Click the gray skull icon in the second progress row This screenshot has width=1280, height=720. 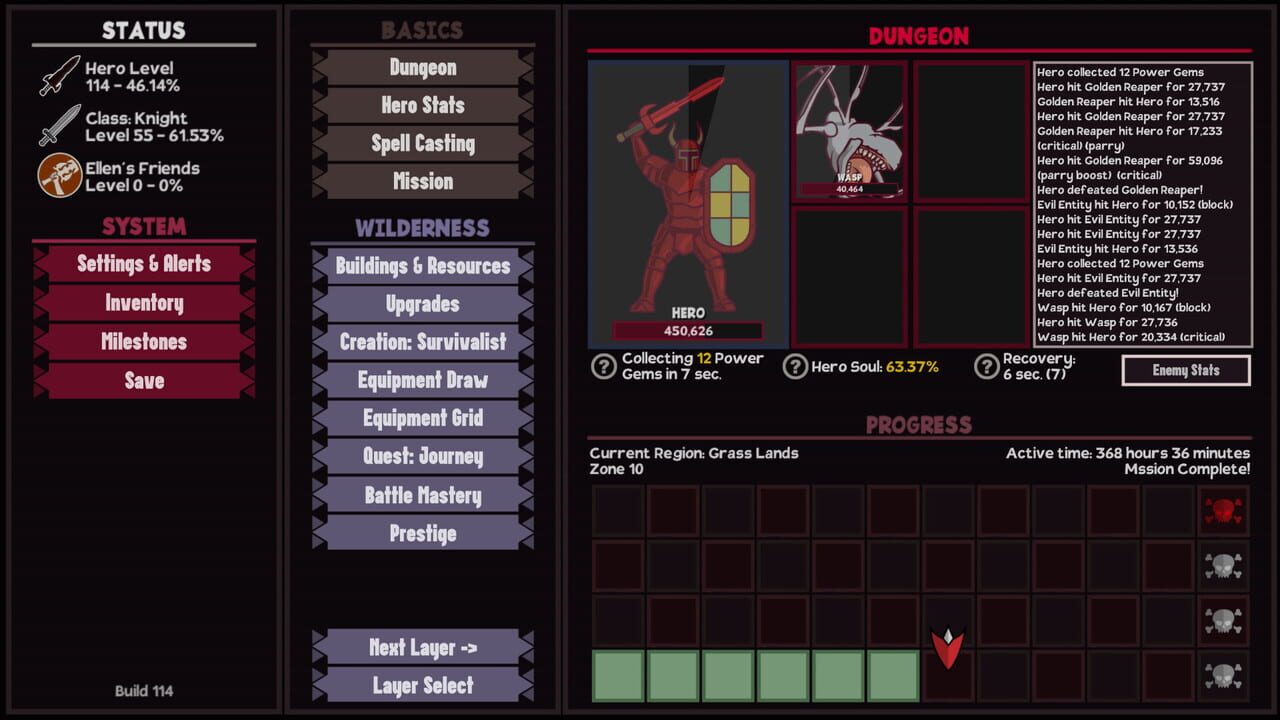pyautogui.click(x=1224, y=564)
